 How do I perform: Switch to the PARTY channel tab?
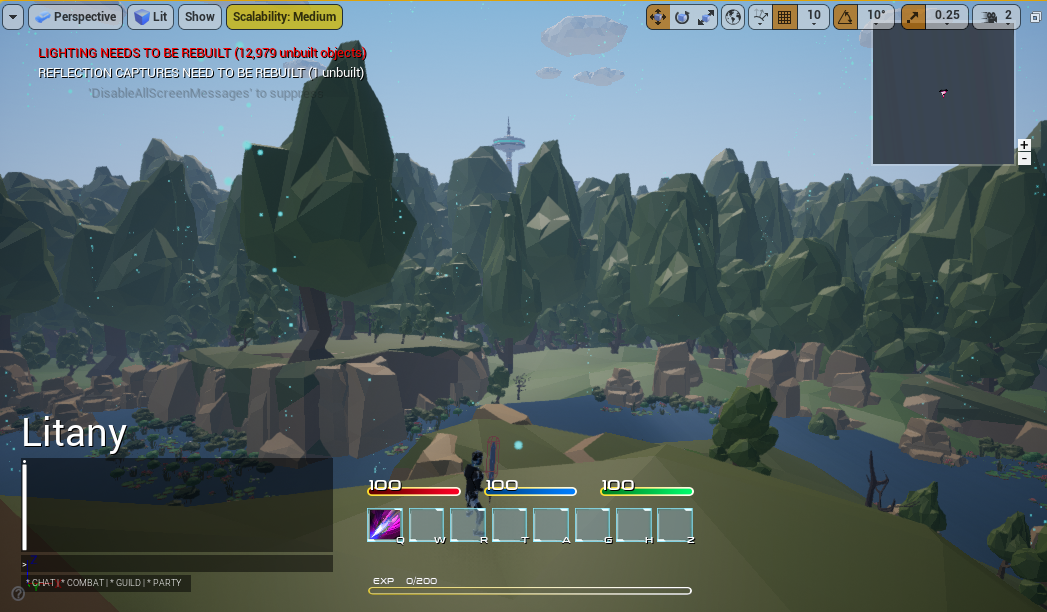pyautogui.click(x=165, y=583)
